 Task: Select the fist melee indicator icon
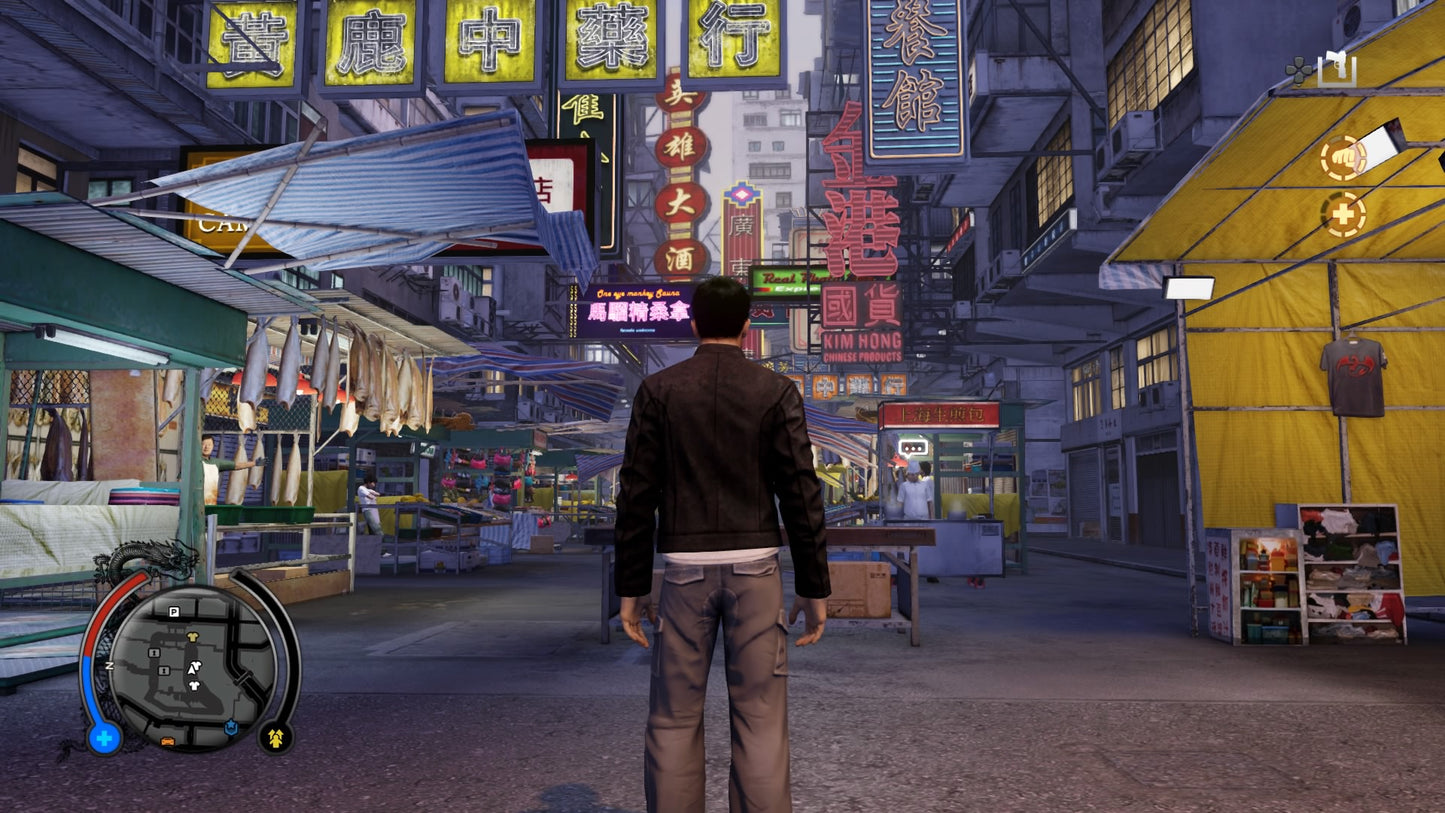1343,156
